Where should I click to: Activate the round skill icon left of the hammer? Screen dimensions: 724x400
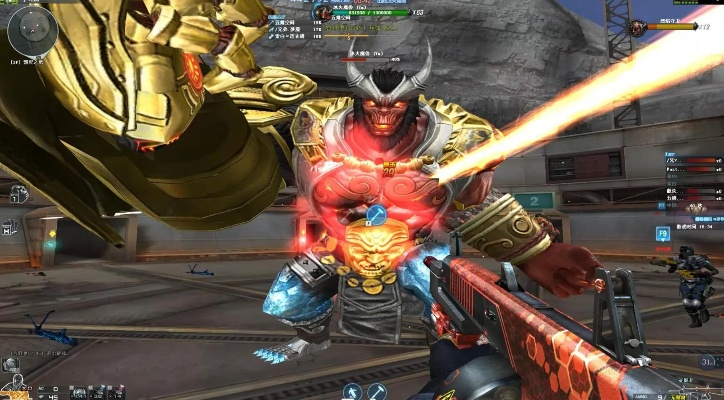click(x=351, y=391)
